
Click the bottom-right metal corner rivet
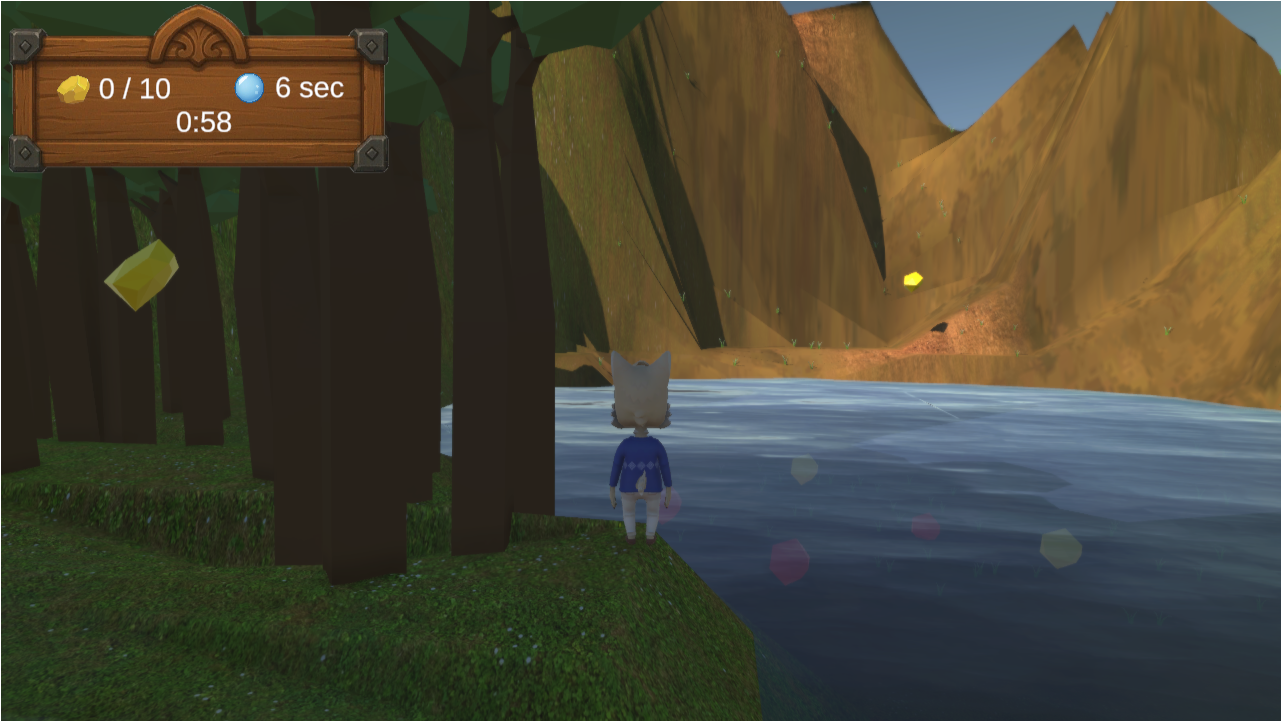click(x=374, y=152)
